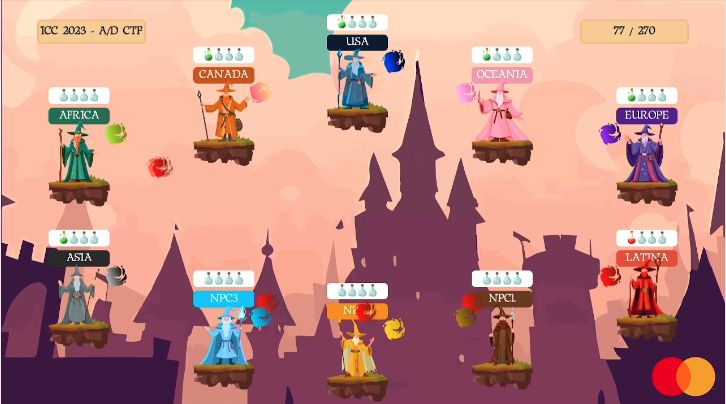Open the ICC 2023 - A/D CTF title banner

point(92,31)
